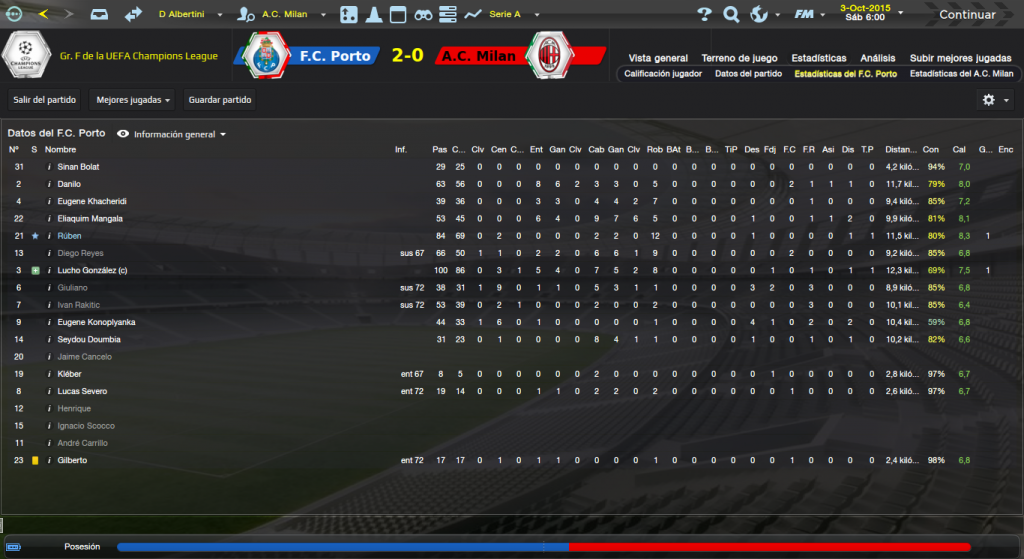Image resolution: width=1024 pixels, height=559 pixels.
Task: Open the help question mark menu
Action: coord(704,15)
